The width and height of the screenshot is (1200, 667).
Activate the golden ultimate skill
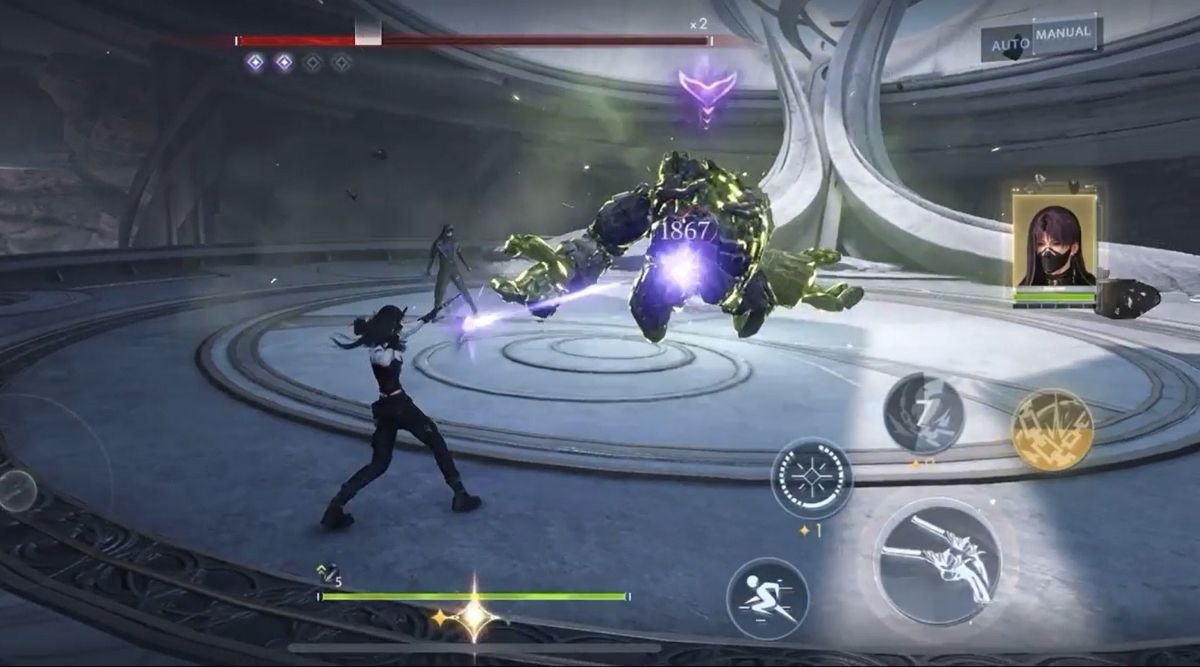(x=1052, y=429)
